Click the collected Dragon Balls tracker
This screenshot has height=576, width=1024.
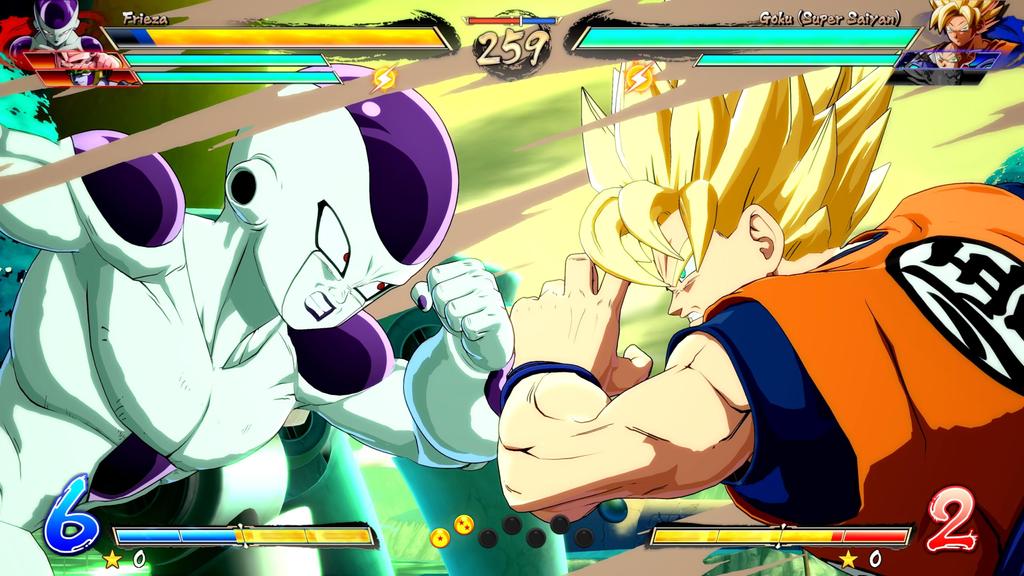point(511,531)
